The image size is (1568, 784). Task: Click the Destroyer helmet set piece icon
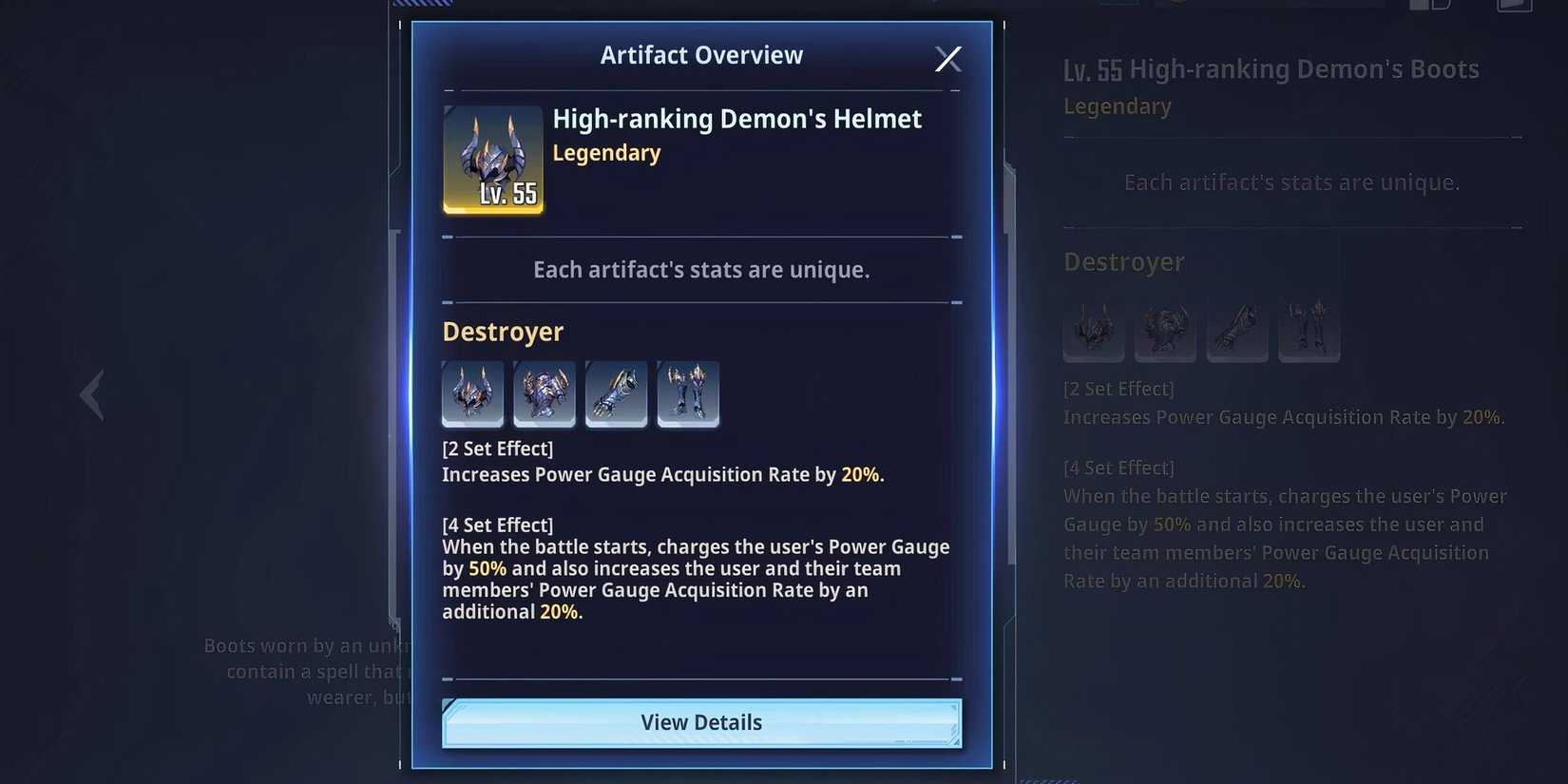tap(472, 393)
